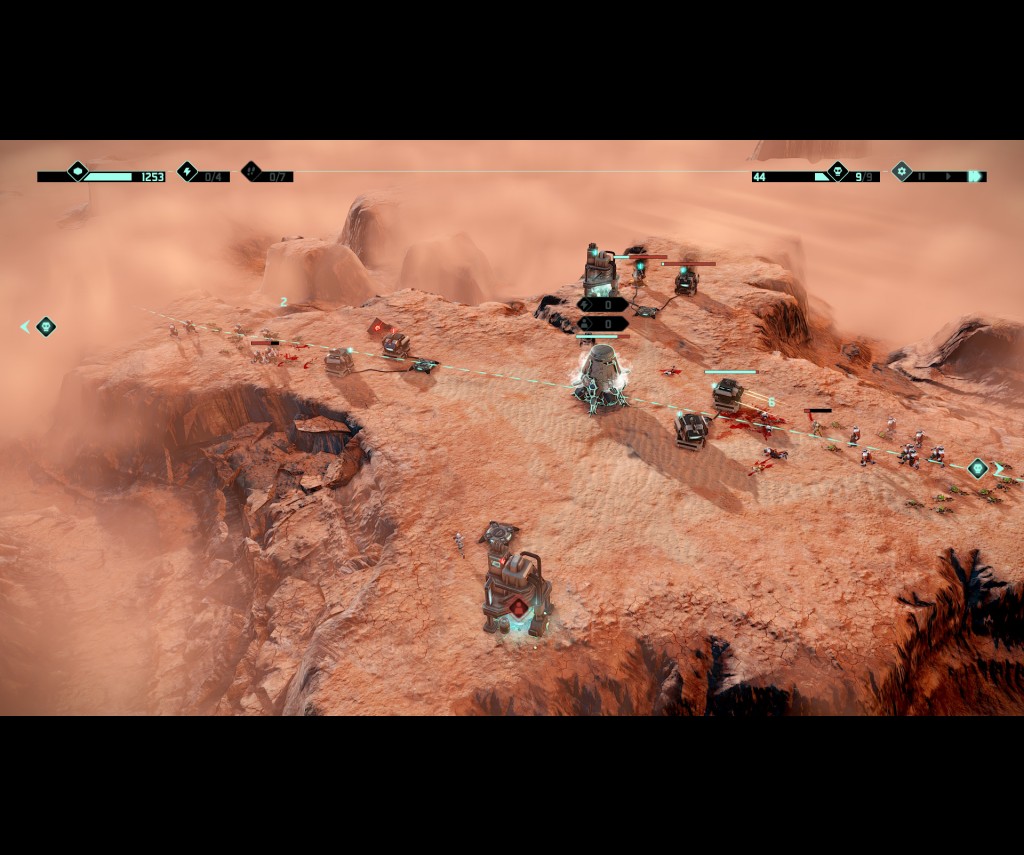The height and width of the screenshot is (855, 1024).
Task: Click the skull enemy counter icon
Action: 838,172
